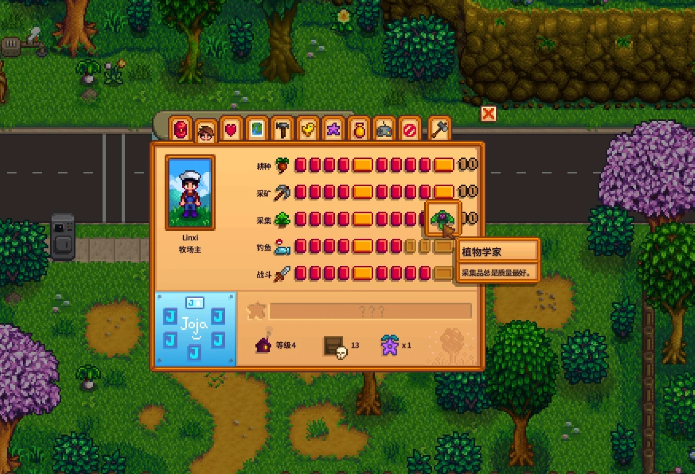Open the inventory backpack tab
Screen dimensions: 695x474
tap(181, 129)
